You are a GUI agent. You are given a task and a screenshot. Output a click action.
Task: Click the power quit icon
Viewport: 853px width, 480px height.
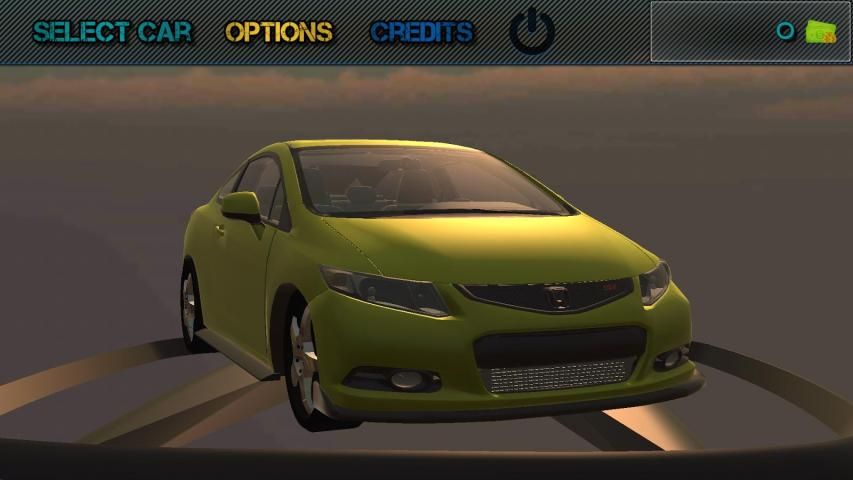coord(532,31)
